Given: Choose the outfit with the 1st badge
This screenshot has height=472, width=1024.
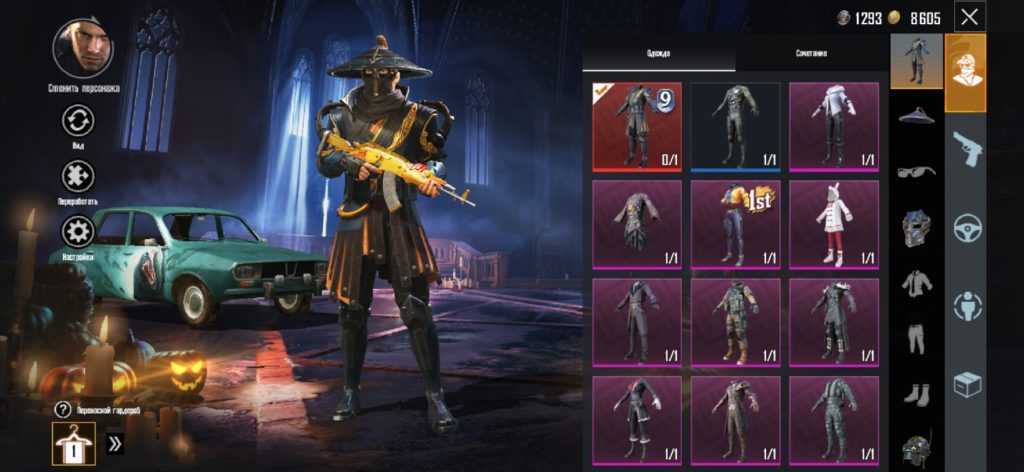Looking at the screenshot, I should (735, 224).
